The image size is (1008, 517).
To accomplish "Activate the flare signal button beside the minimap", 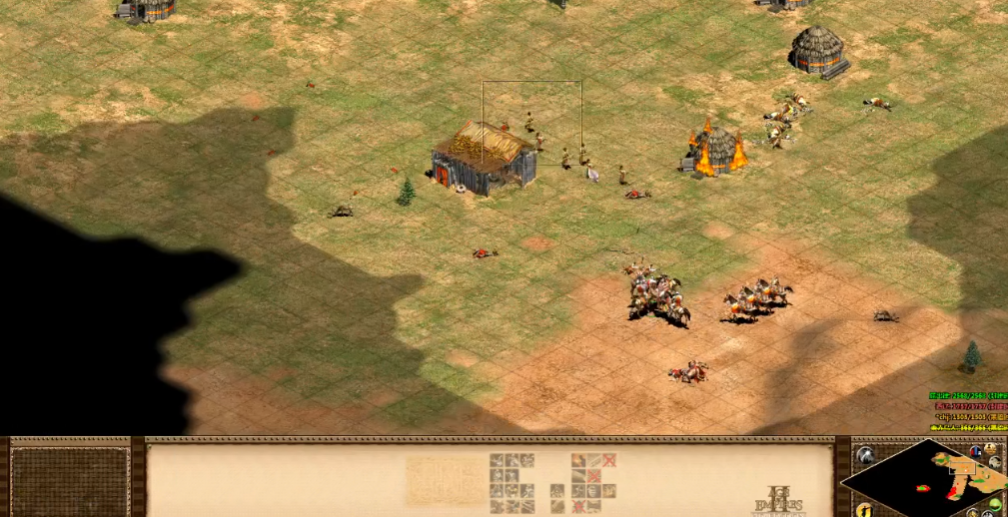I will click(866, 456).
